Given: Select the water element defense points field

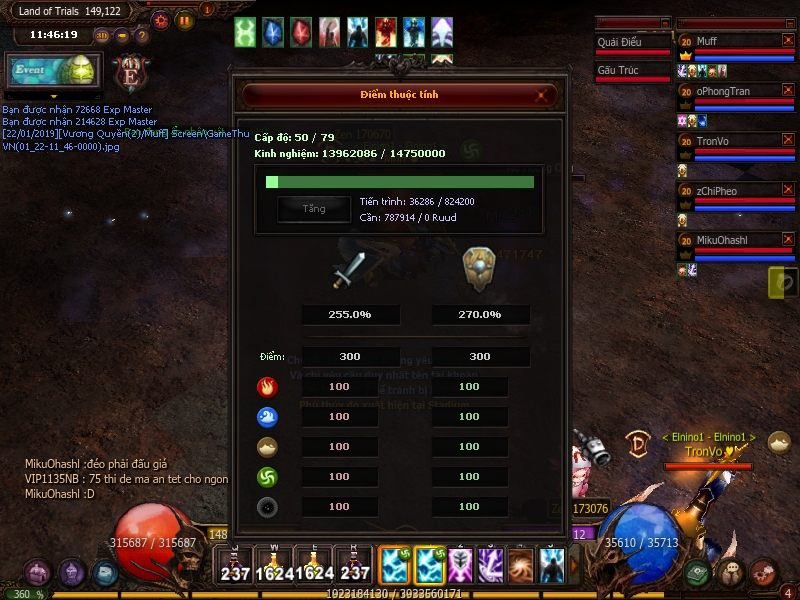Looking at the screenshot, I should coord(469,416).
